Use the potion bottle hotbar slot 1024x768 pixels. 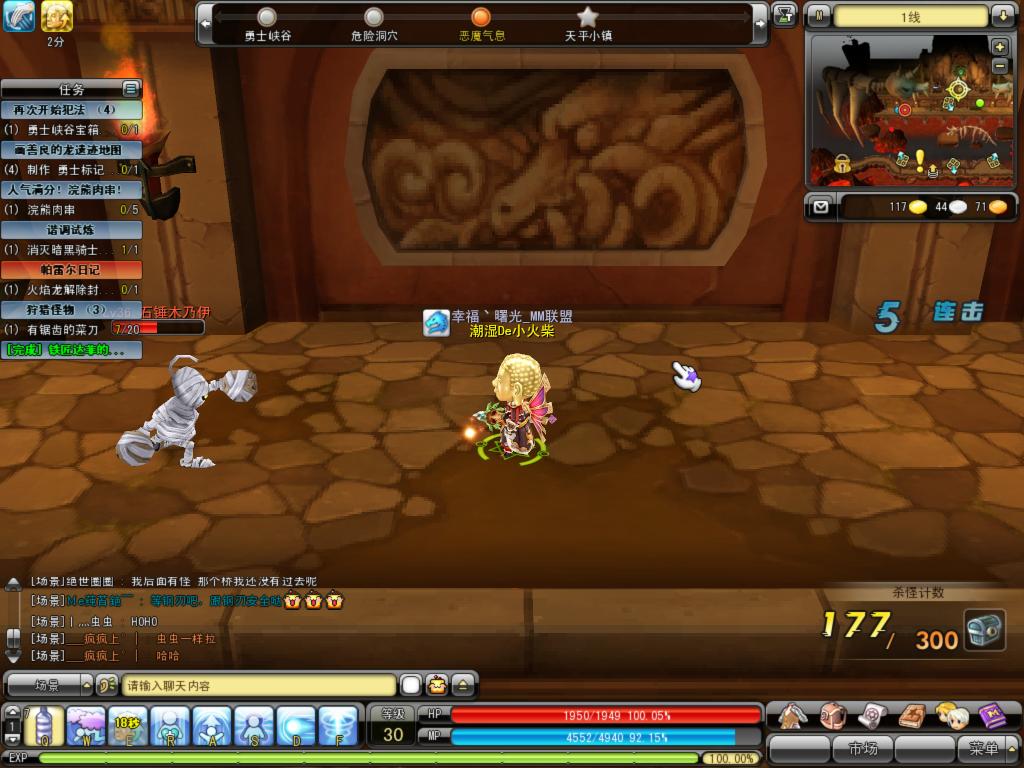[44, 725]
